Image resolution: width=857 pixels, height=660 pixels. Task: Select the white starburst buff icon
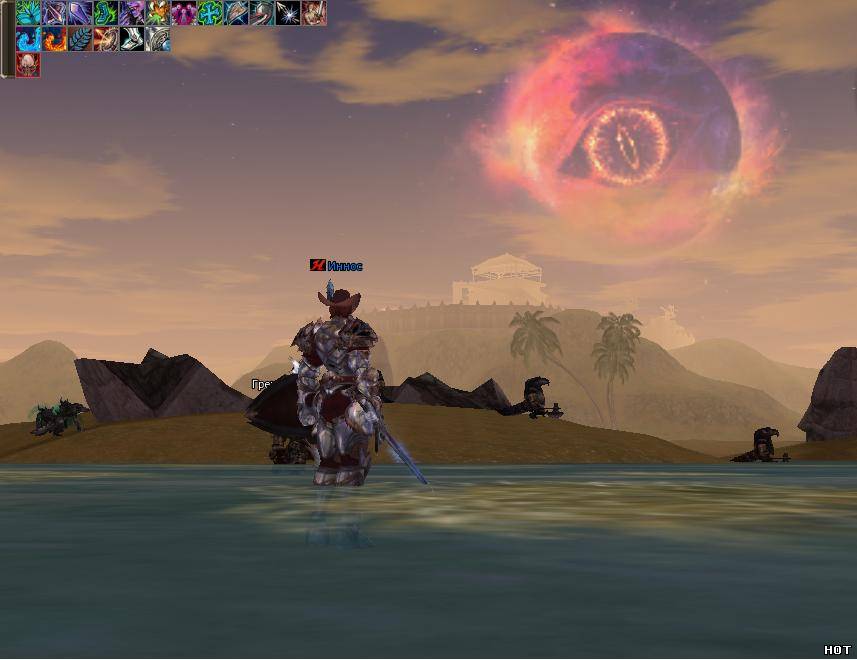pos(288,13)
